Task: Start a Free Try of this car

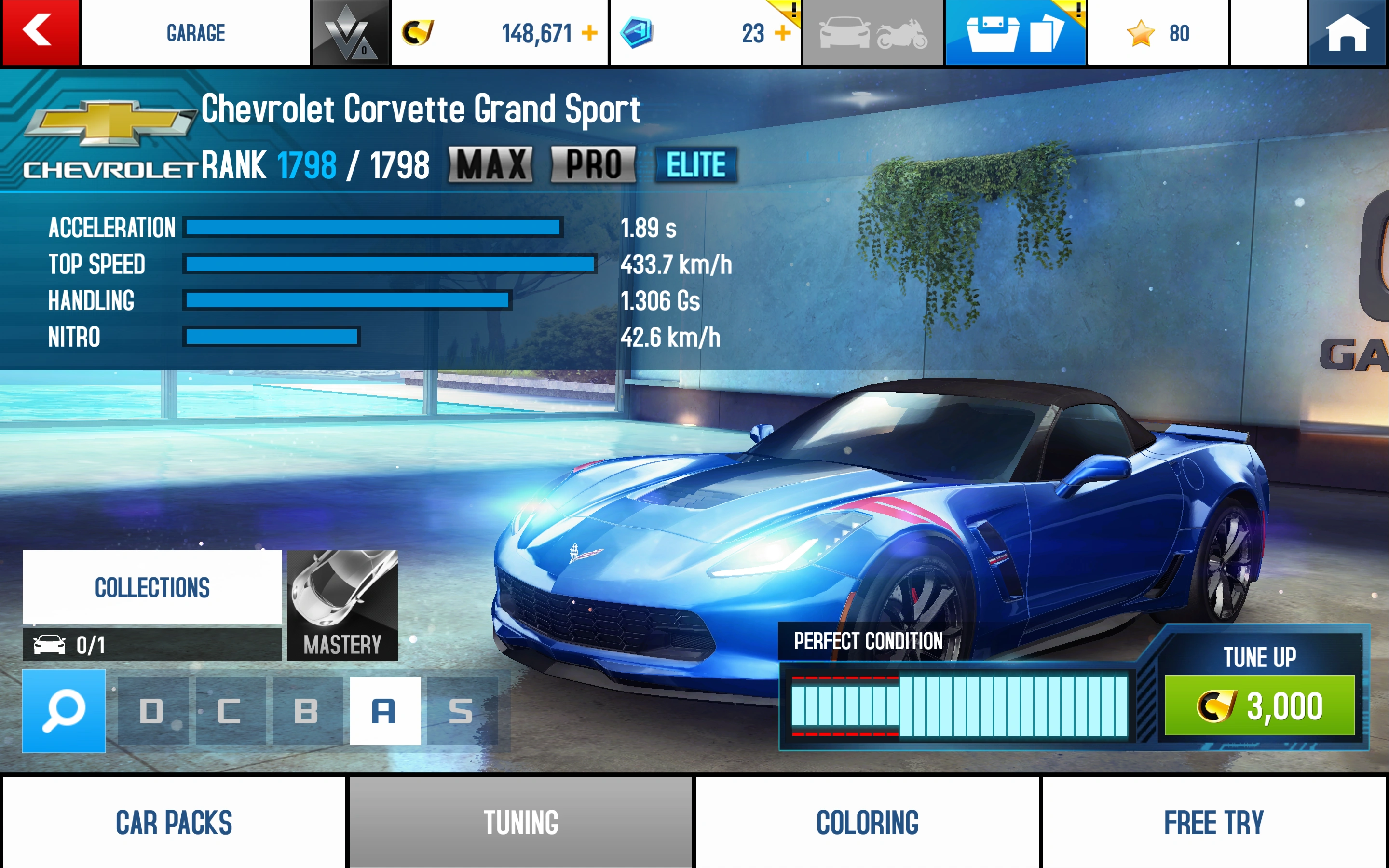Action: (1214, 822)
